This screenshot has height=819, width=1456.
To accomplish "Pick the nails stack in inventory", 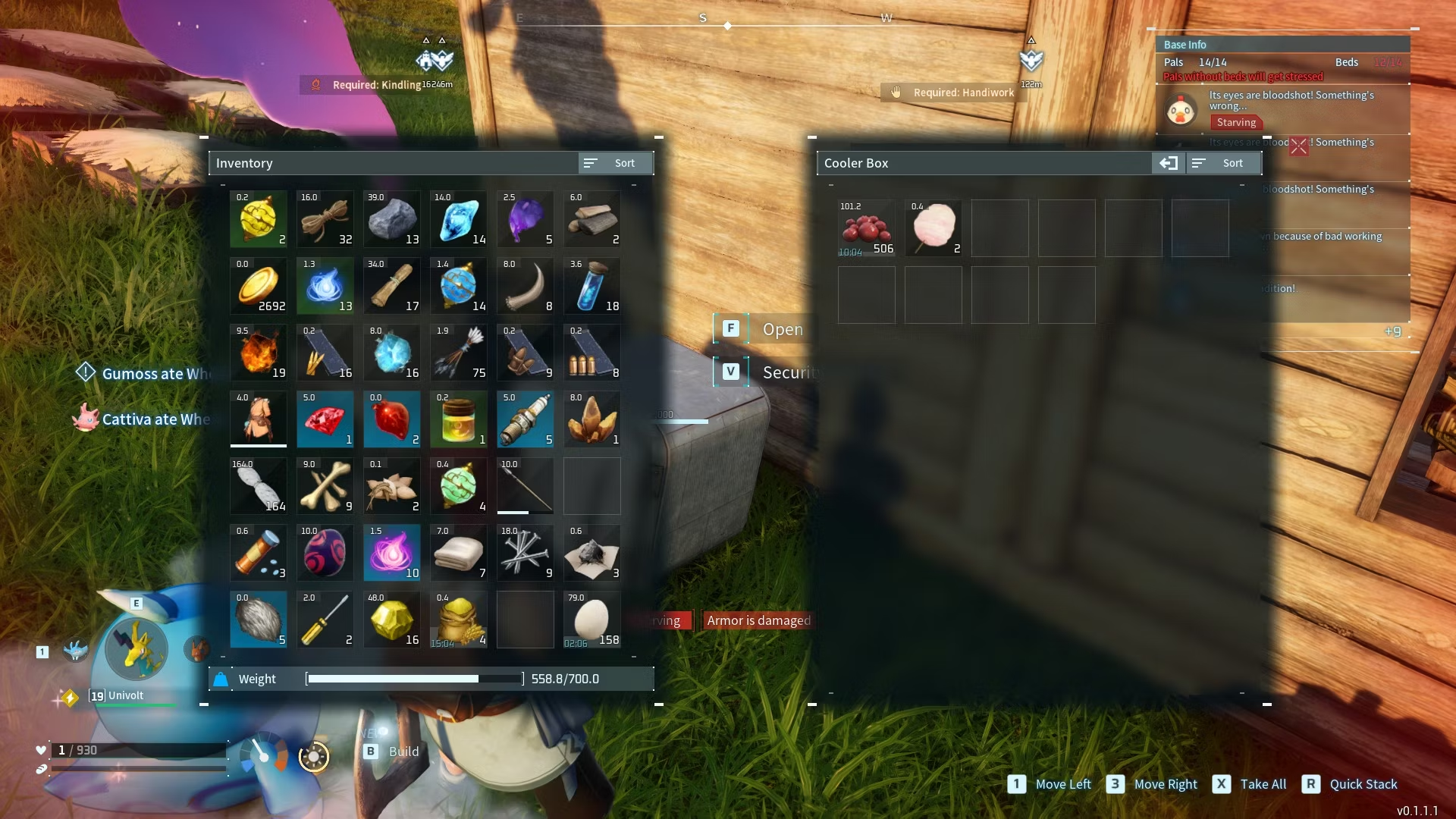I will coord(525,553).
